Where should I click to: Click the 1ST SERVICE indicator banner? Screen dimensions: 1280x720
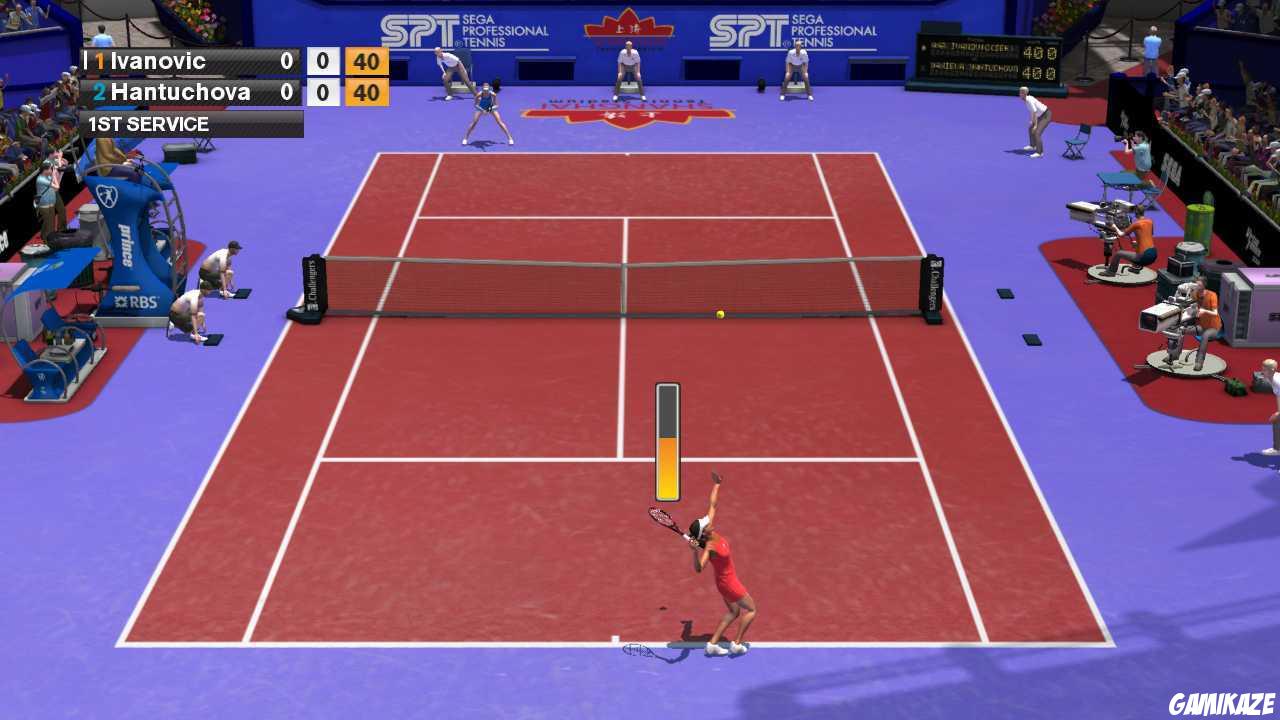(148, 124)
